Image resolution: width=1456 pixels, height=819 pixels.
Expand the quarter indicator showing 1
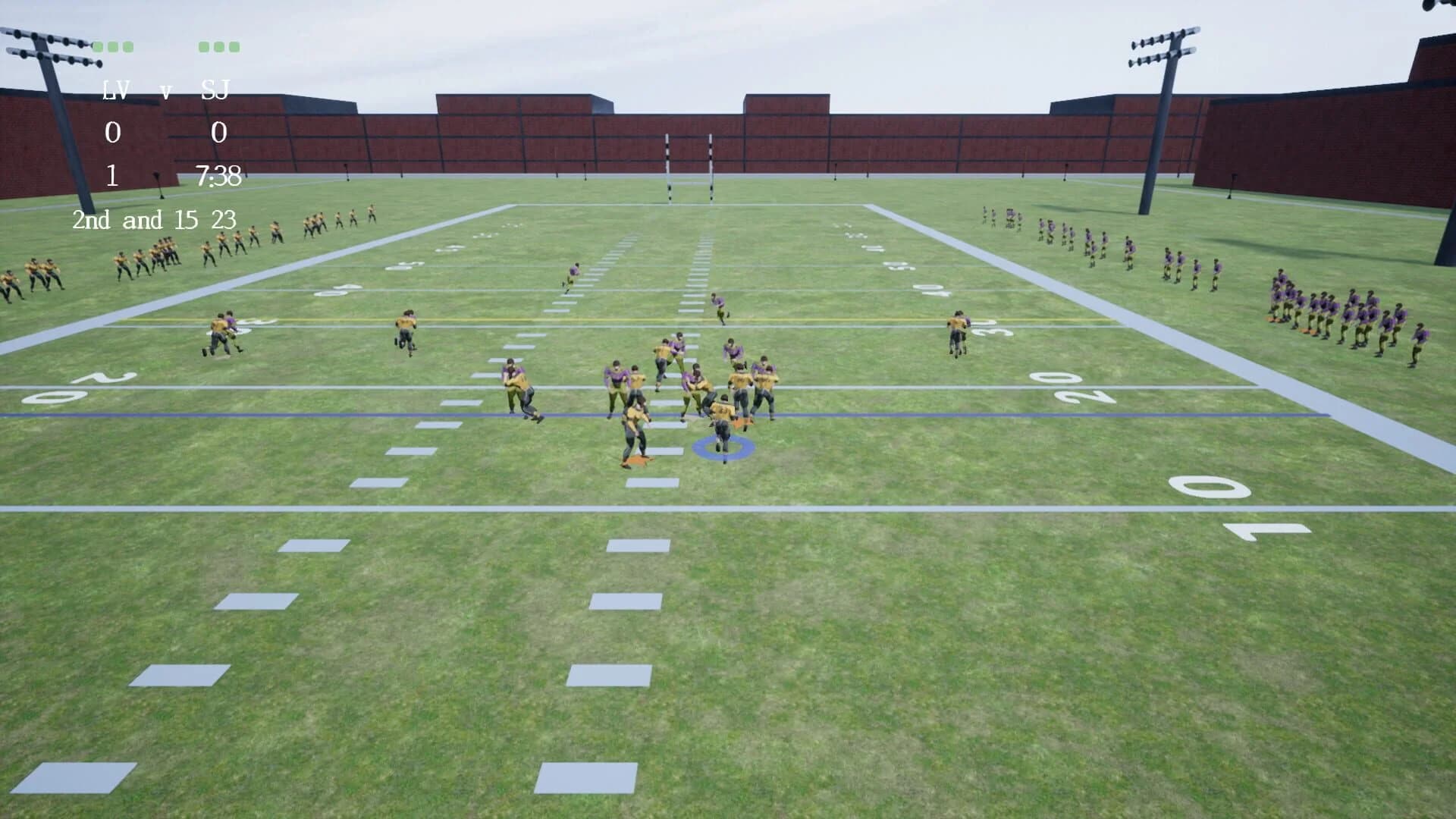[112, 176]
